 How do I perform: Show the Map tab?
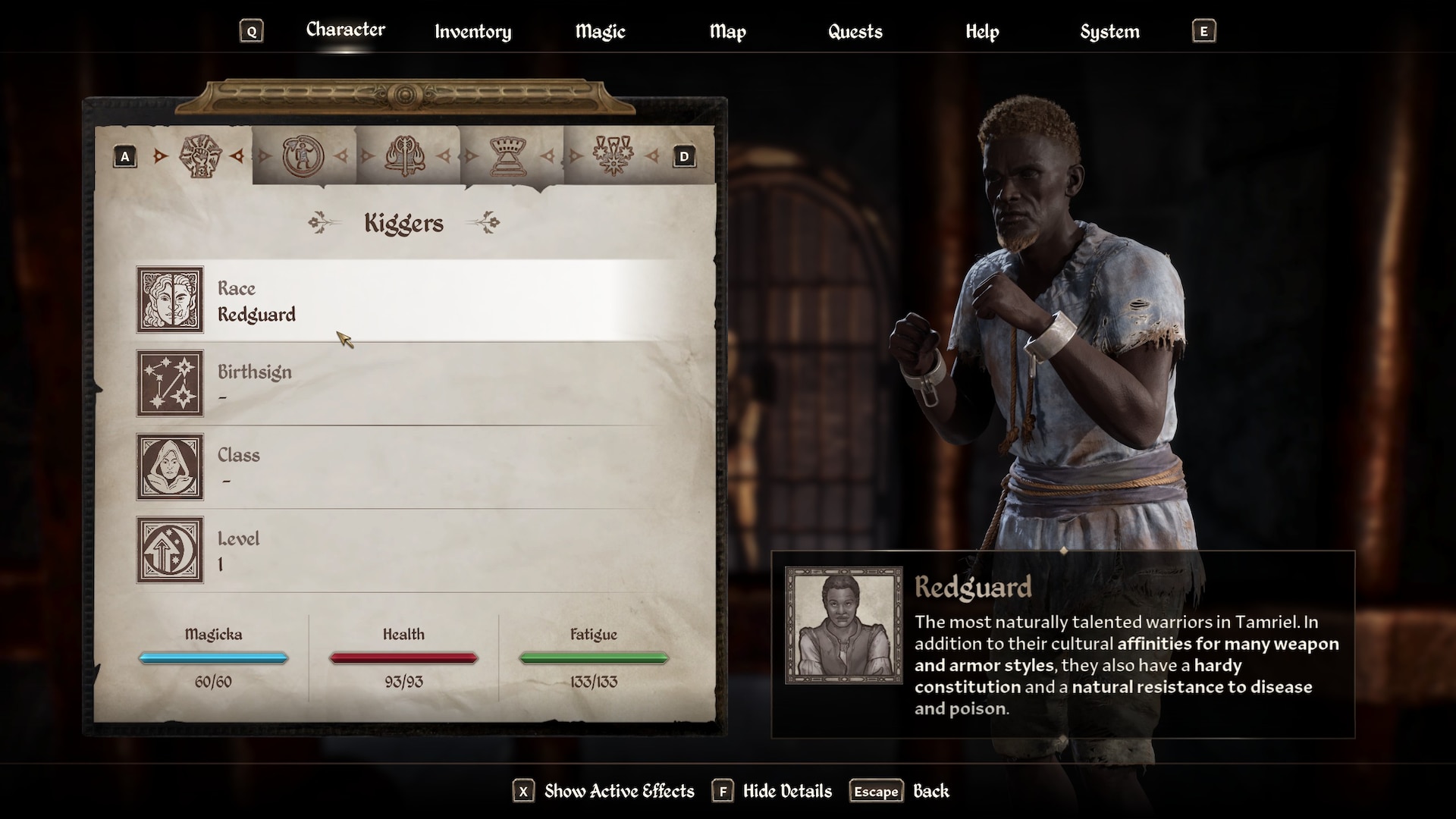point(727,32)
